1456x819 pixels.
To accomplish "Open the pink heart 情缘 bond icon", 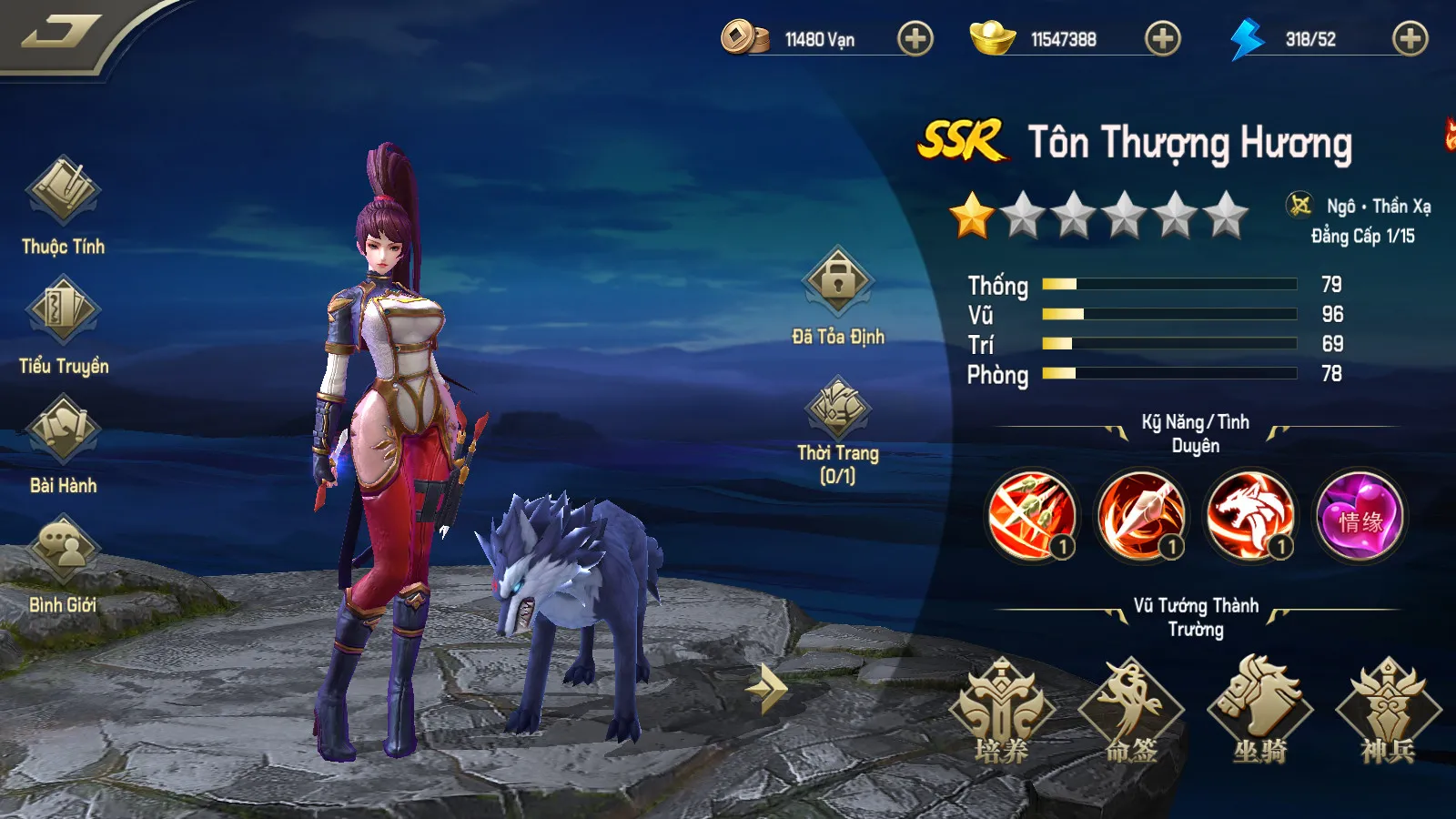I will tap(1360, 517).
